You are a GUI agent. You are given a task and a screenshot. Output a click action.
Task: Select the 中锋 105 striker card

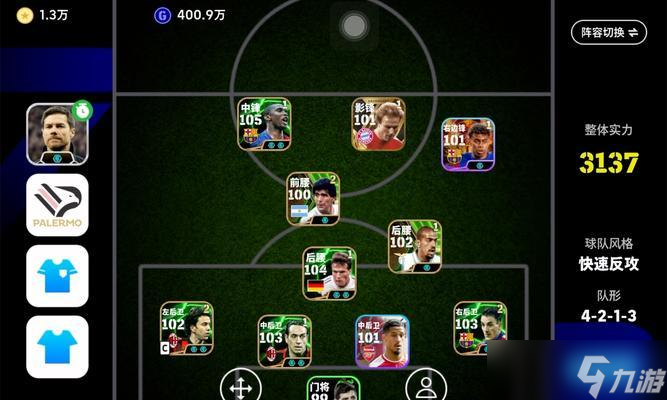pyautogui.click(x=264, y=124)
